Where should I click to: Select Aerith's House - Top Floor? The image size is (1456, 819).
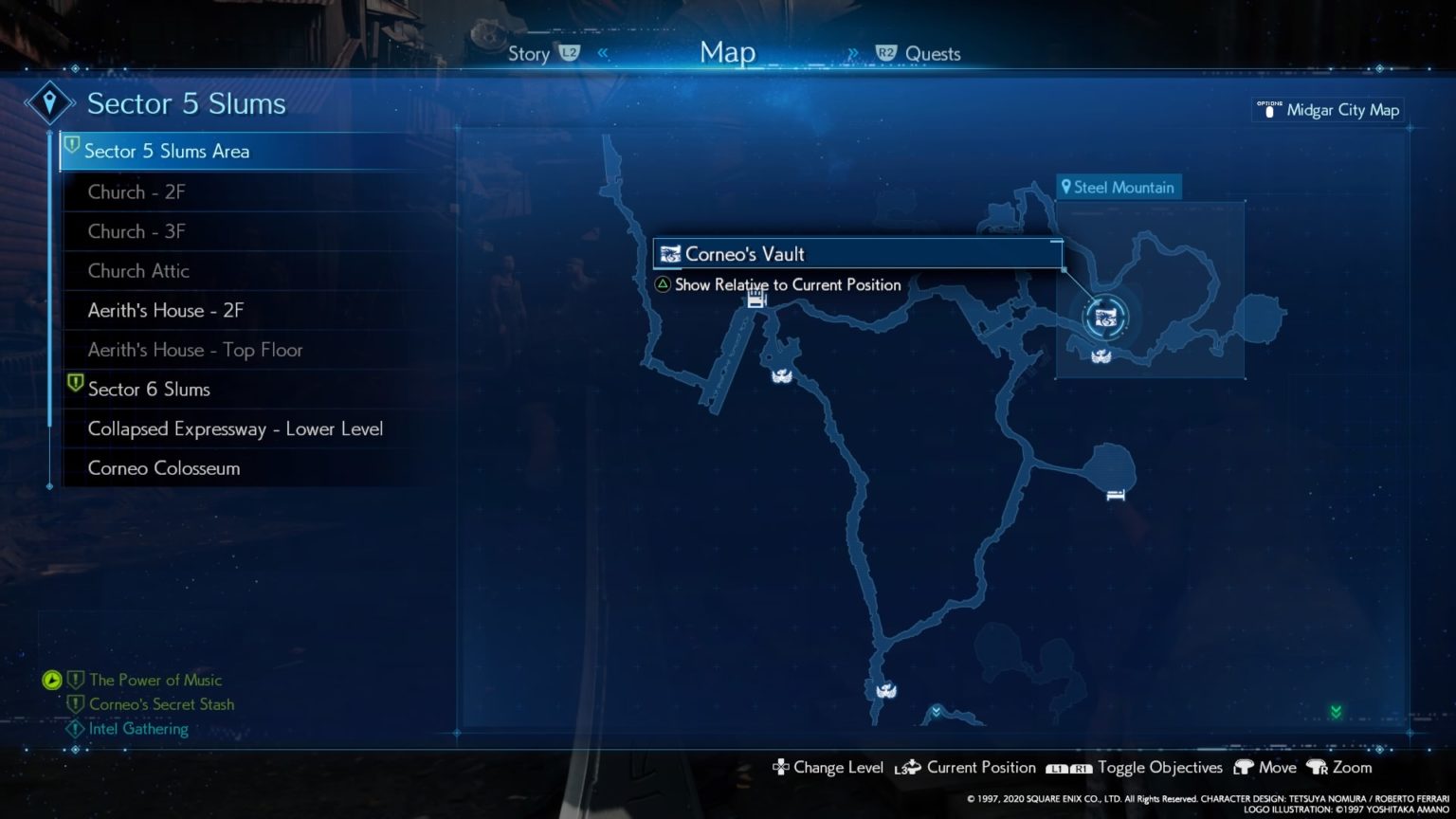(195, 351)
